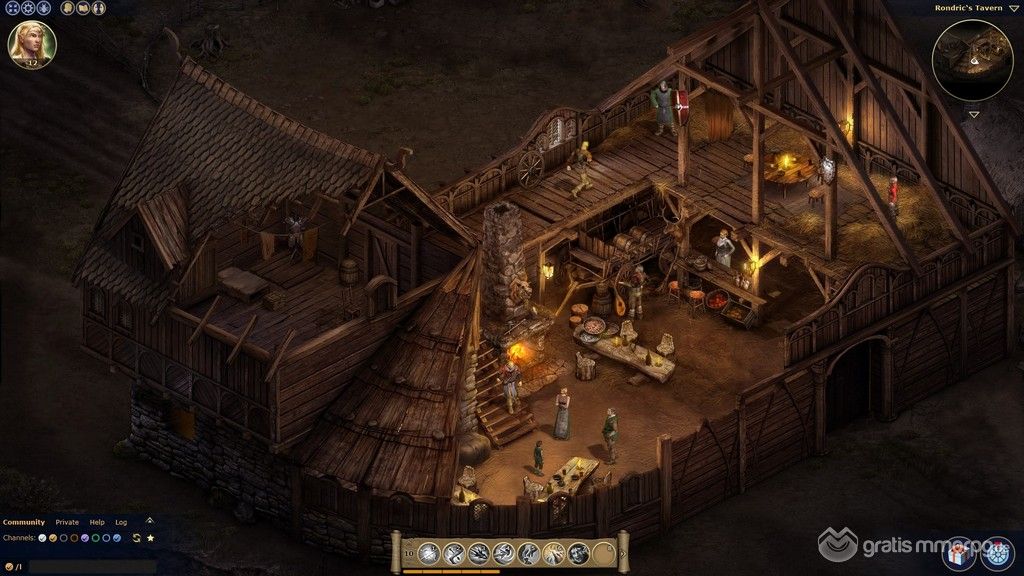
Task: Click the elf character portrait
Action: click(32, 44)
